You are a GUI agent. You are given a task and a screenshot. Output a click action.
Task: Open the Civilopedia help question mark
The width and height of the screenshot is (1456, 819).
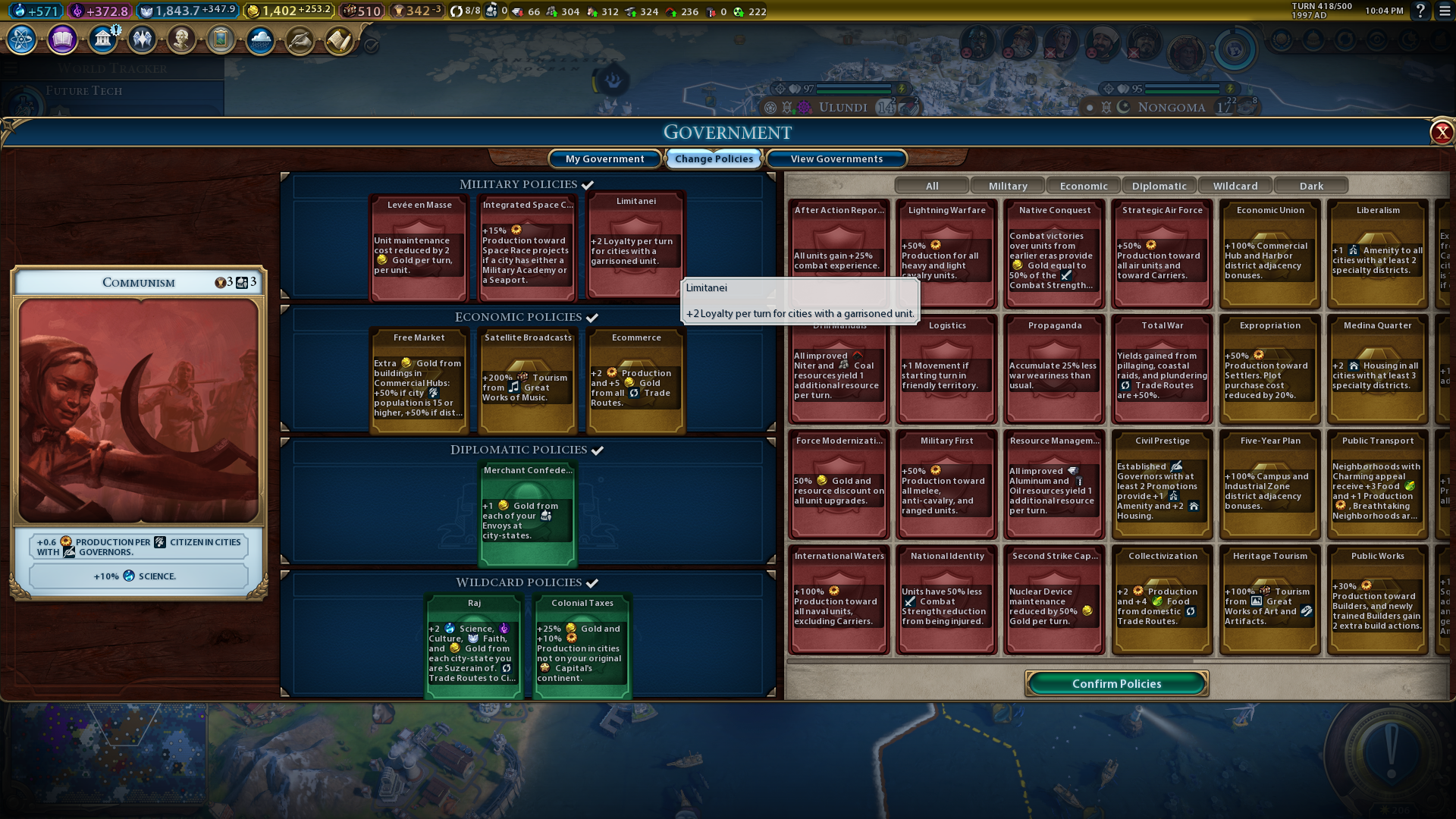[1420, 11]
